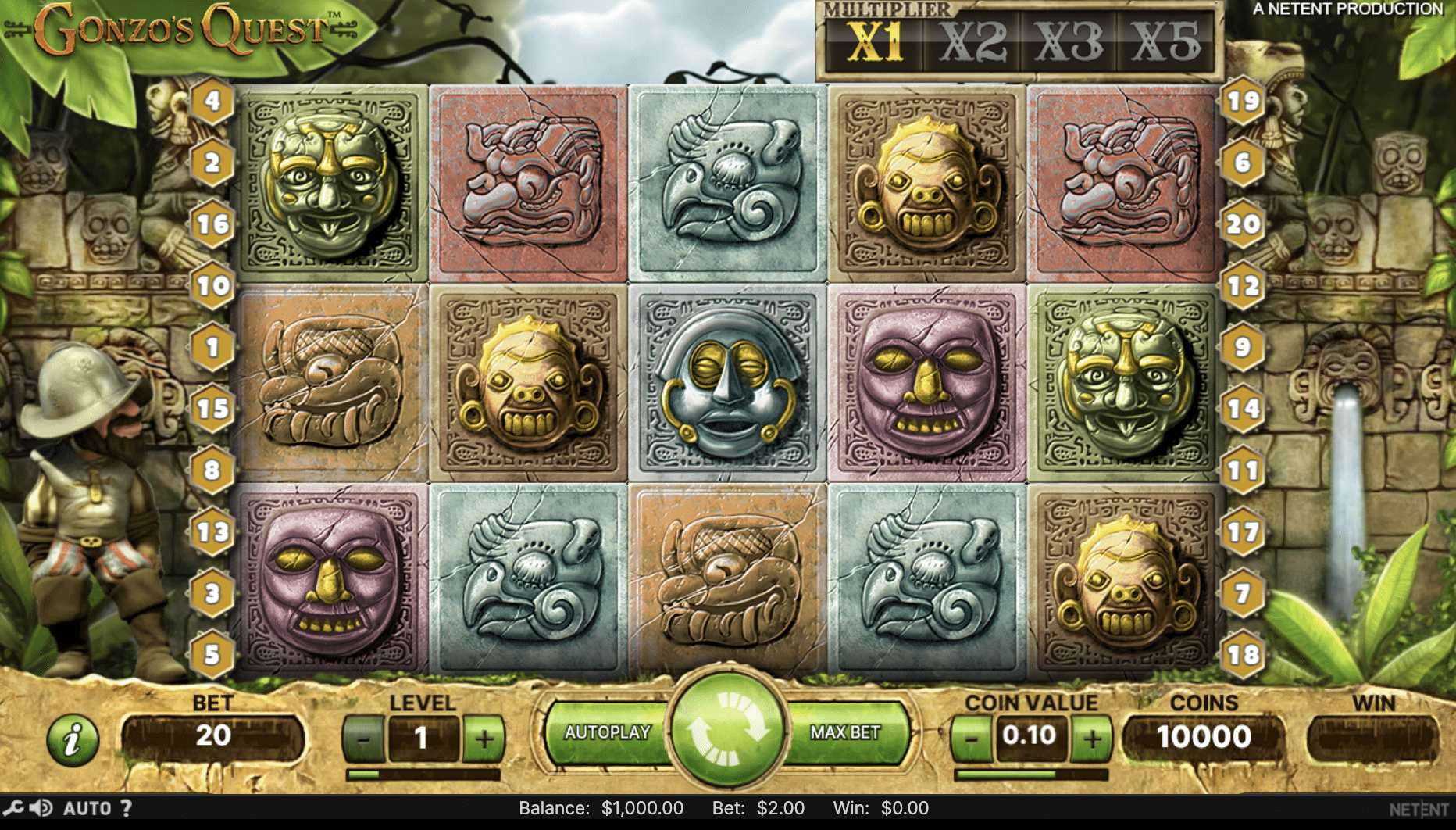Show payline 1 marker

pos(212,347)
